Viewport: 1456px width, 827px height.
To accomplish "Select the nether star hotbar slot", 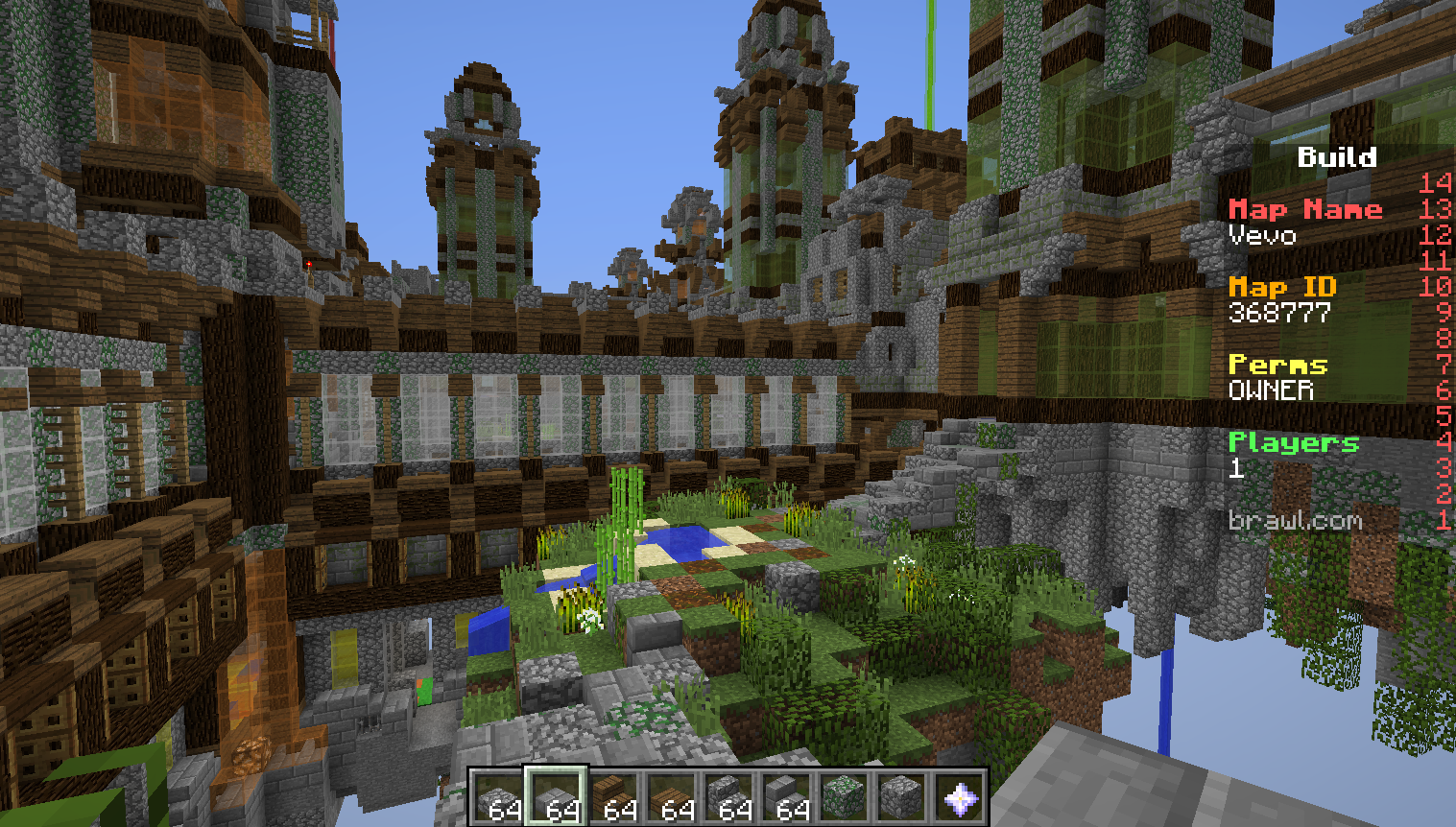I will coord(959,797).
